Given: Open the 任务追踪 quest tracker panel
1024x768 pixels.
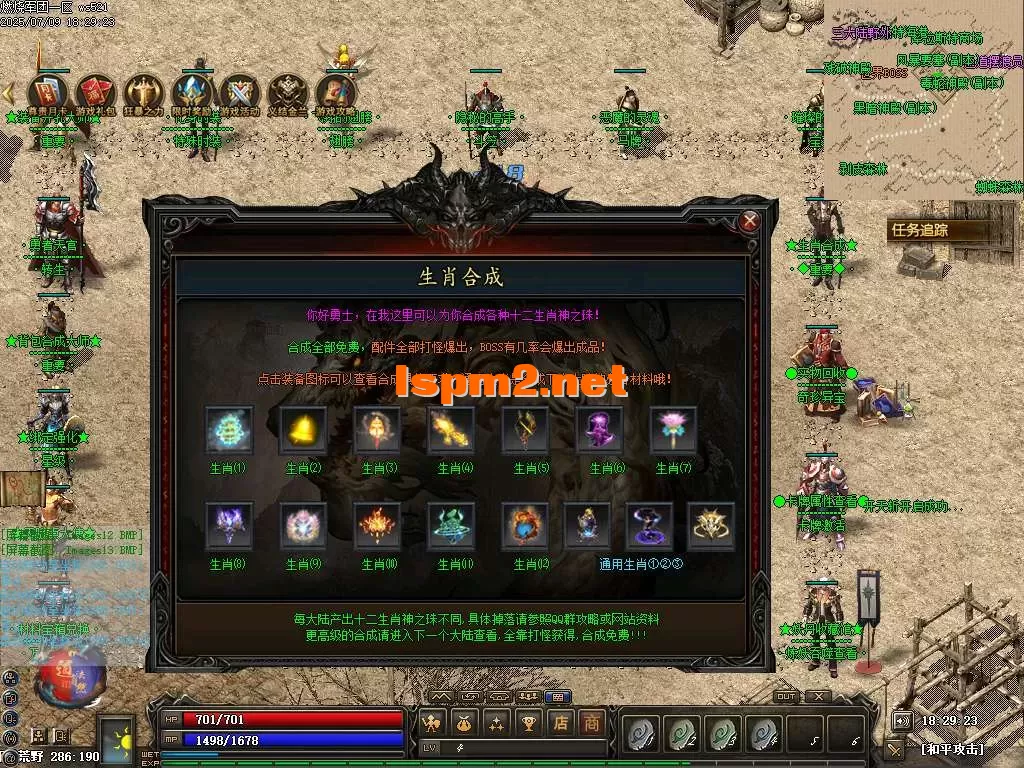Looking at the screenshot, I should point(918,230).
